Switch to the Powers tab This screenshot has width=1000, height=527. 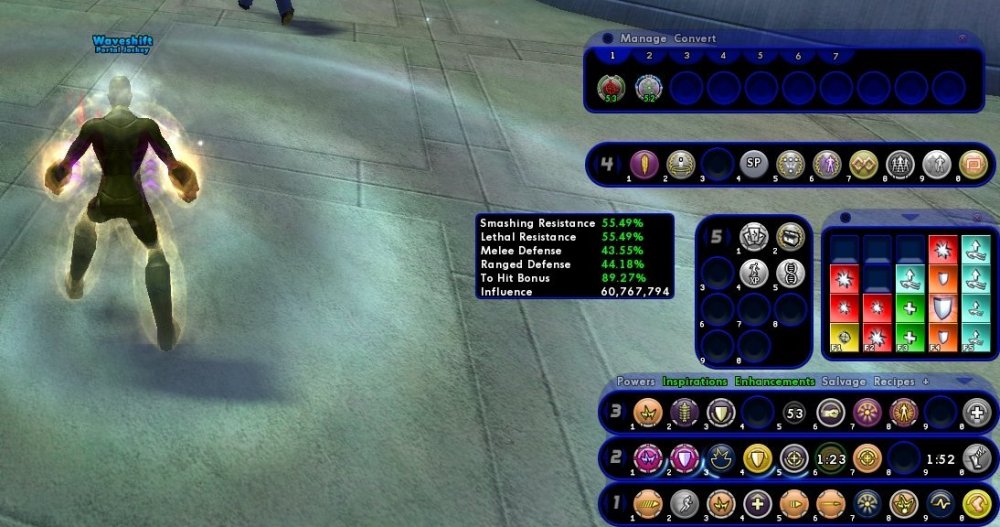[x=636, y=382]
